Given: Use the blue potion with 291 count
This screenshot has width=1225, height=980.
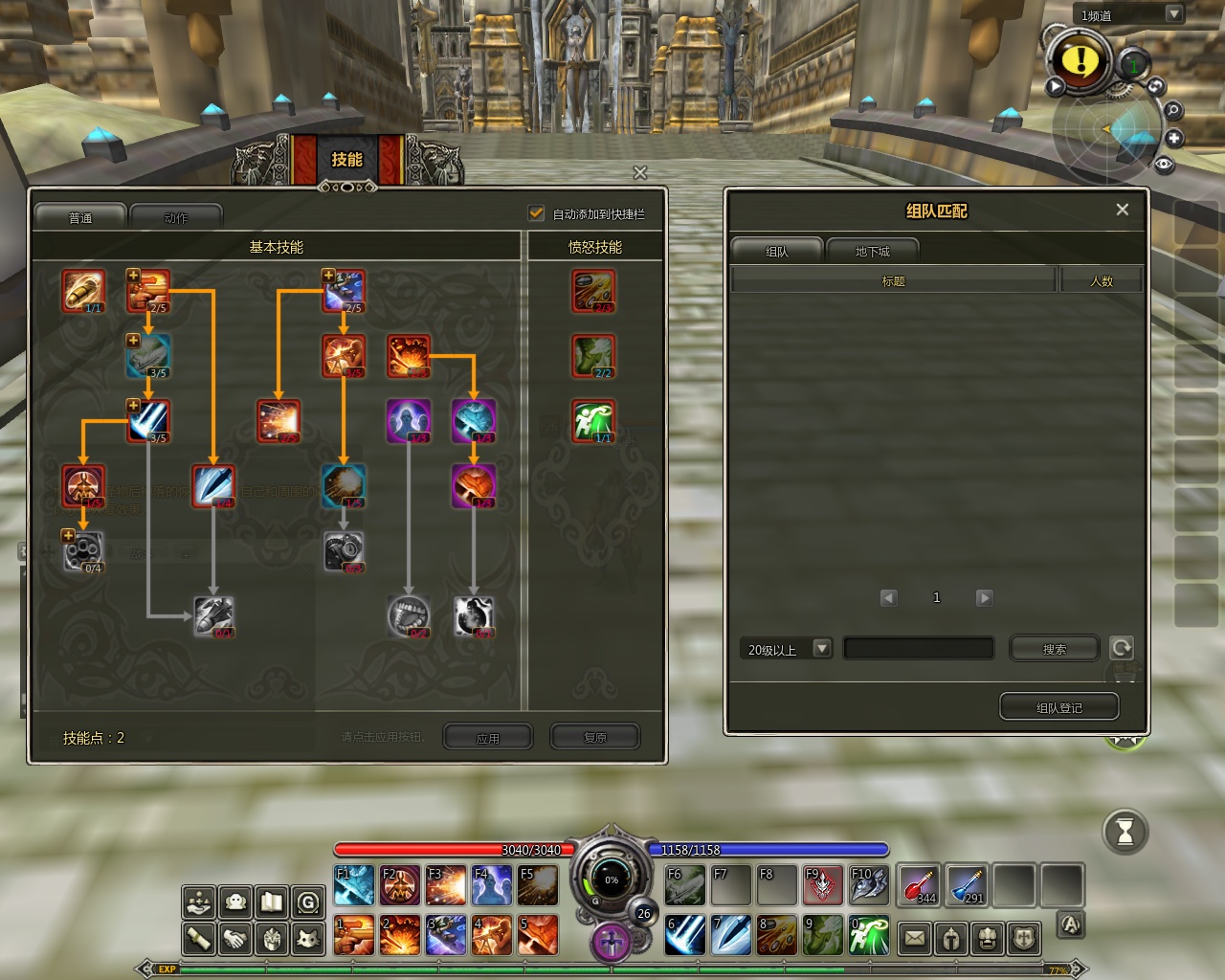Looking at the screenshot, I should click(967, 885).
